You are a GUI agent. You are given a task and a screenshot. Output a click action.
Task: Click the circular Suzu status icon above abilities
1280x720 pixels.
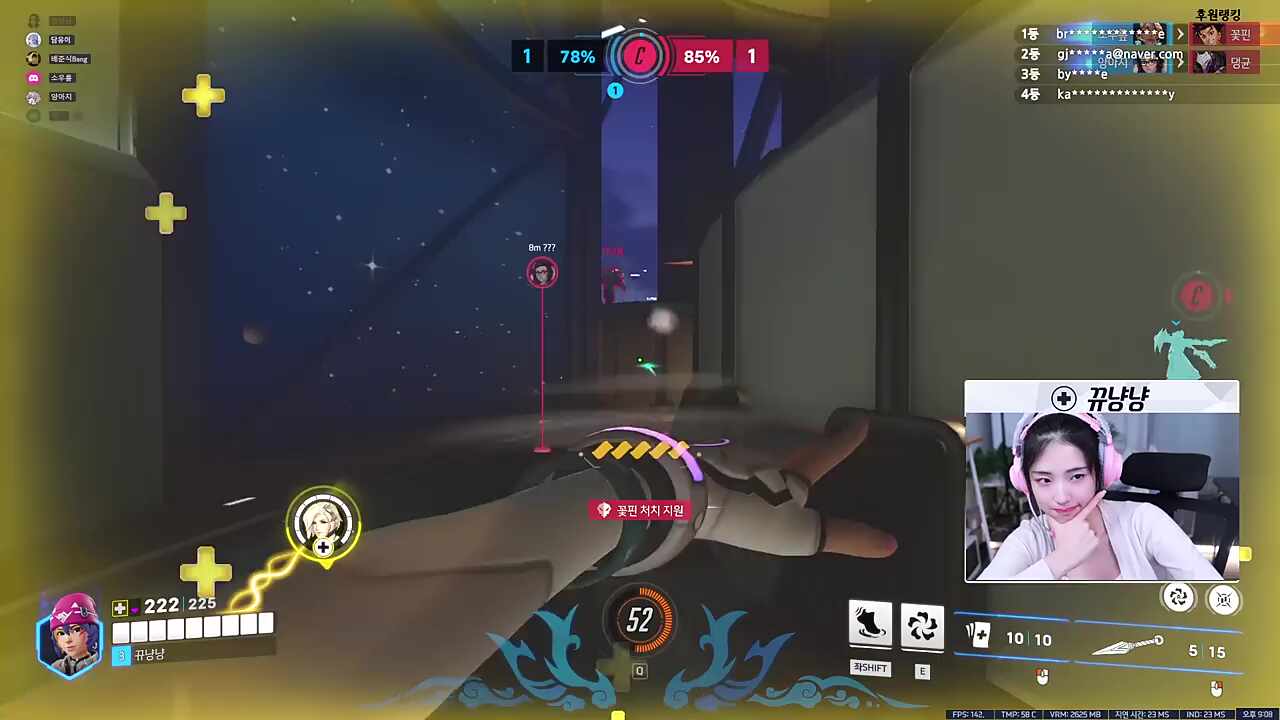[1179, 598]
